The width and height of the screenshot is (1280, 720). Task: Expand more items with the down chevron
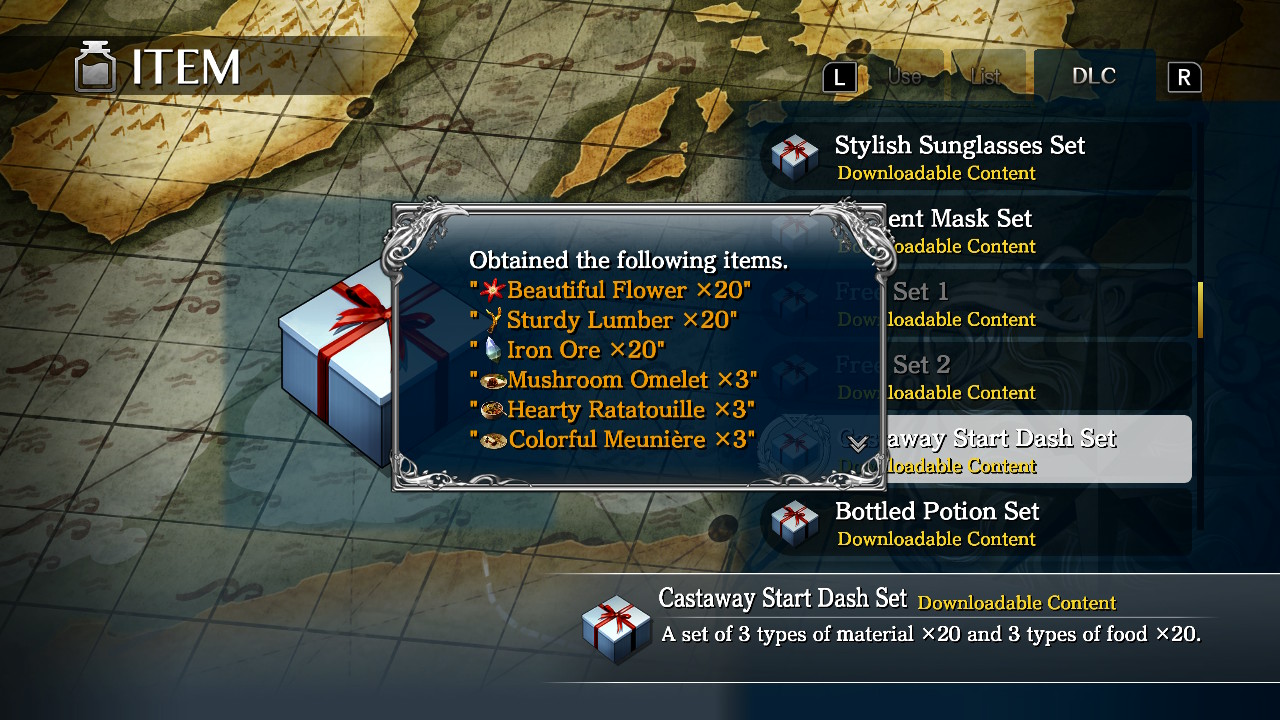(857, 444)
